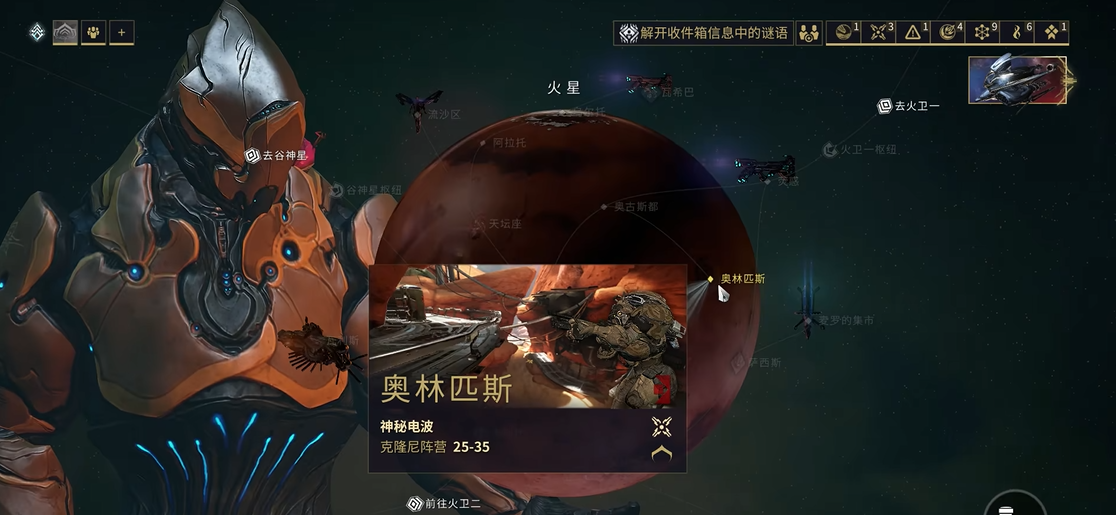Open the 奥林匹斯 mission preview card

click(527, 367)
